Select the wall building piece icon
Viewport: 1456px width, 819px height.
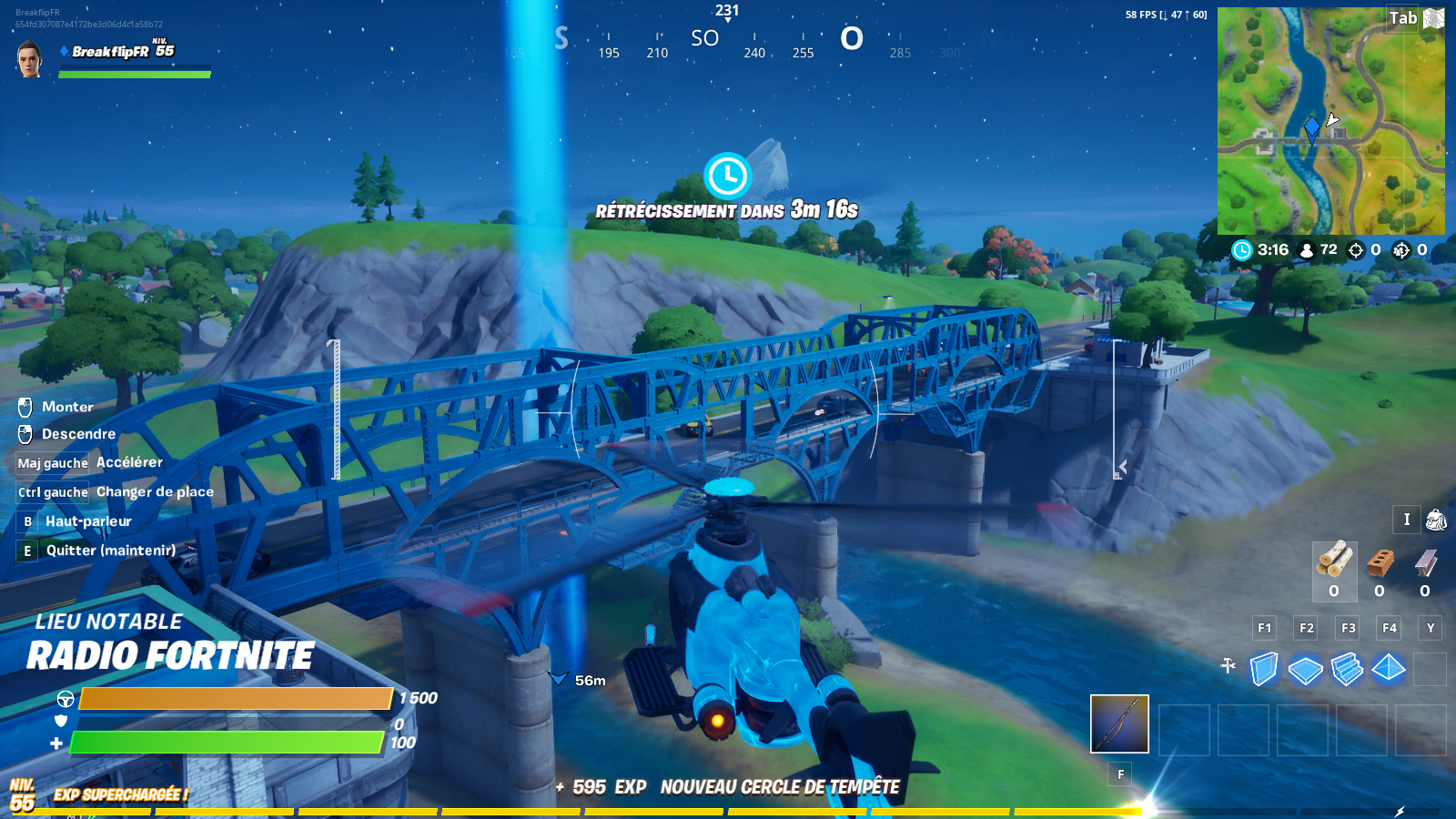point(1263,668)
